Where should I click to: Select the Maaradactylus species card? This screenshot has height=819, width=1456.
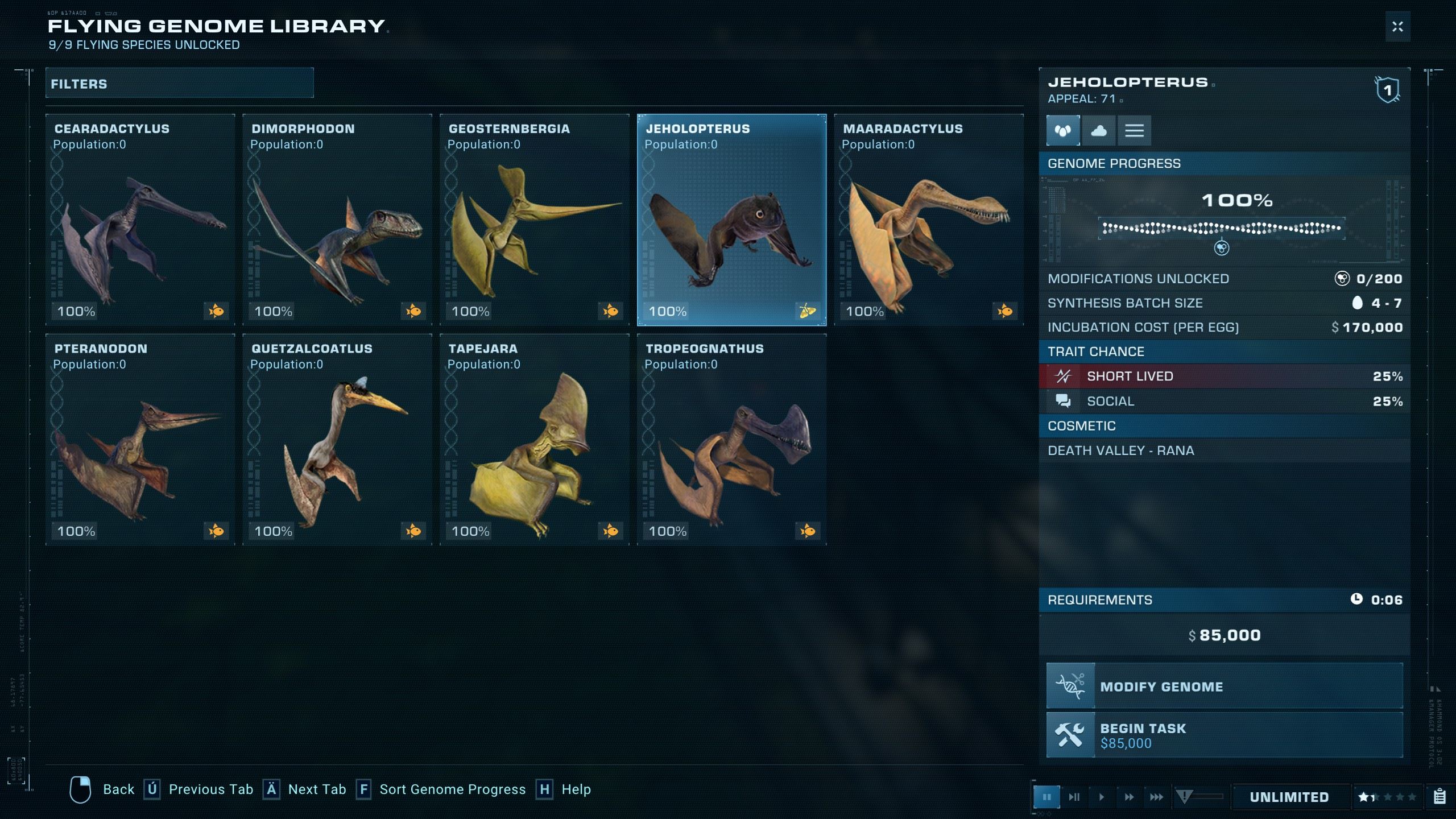pos(928,220)
